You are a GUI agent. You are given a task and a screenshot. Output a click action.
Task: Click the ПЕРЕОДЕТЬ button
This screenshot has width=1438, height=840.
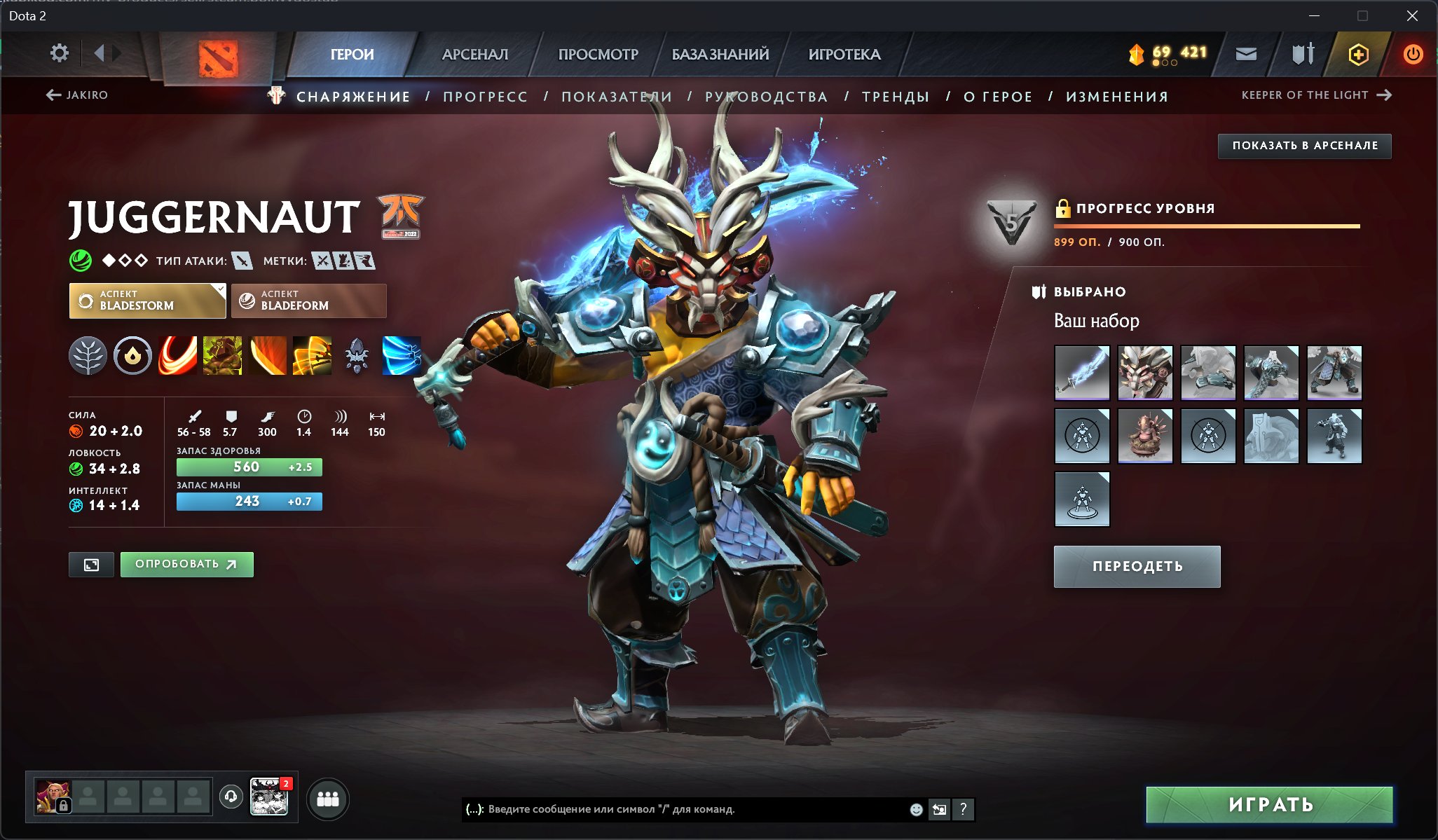click(1137, 566)
